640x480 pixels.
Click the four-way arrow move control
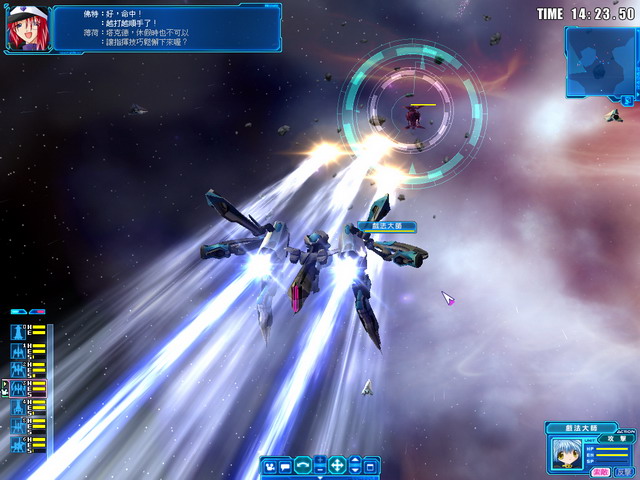click(337, 465)
